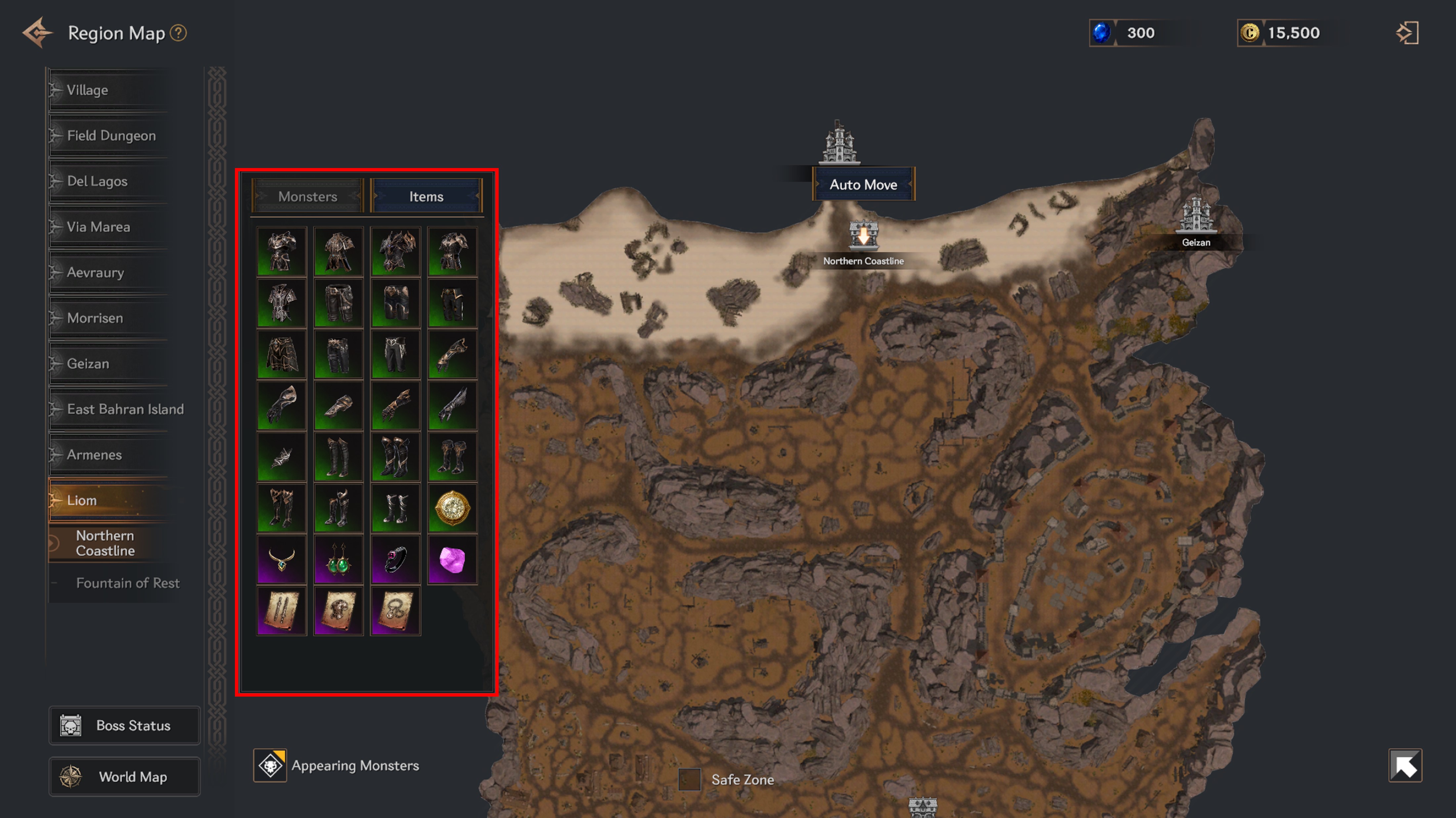The height and width of the screenshot is (818, 1456).
Task: Click the exit icon at top right
Action: point(1407,33)
